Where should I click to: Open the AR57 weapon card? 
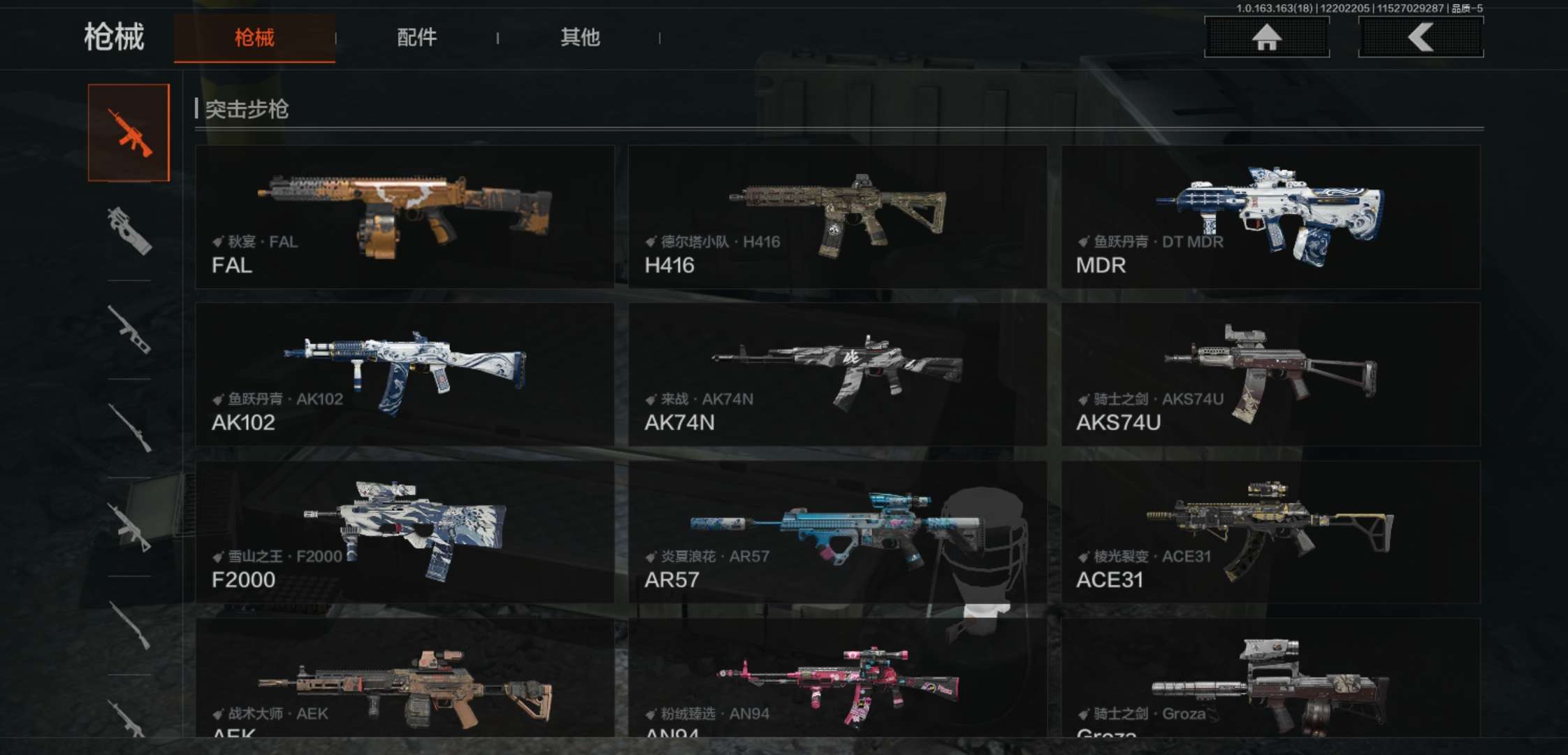pos(837,531)
